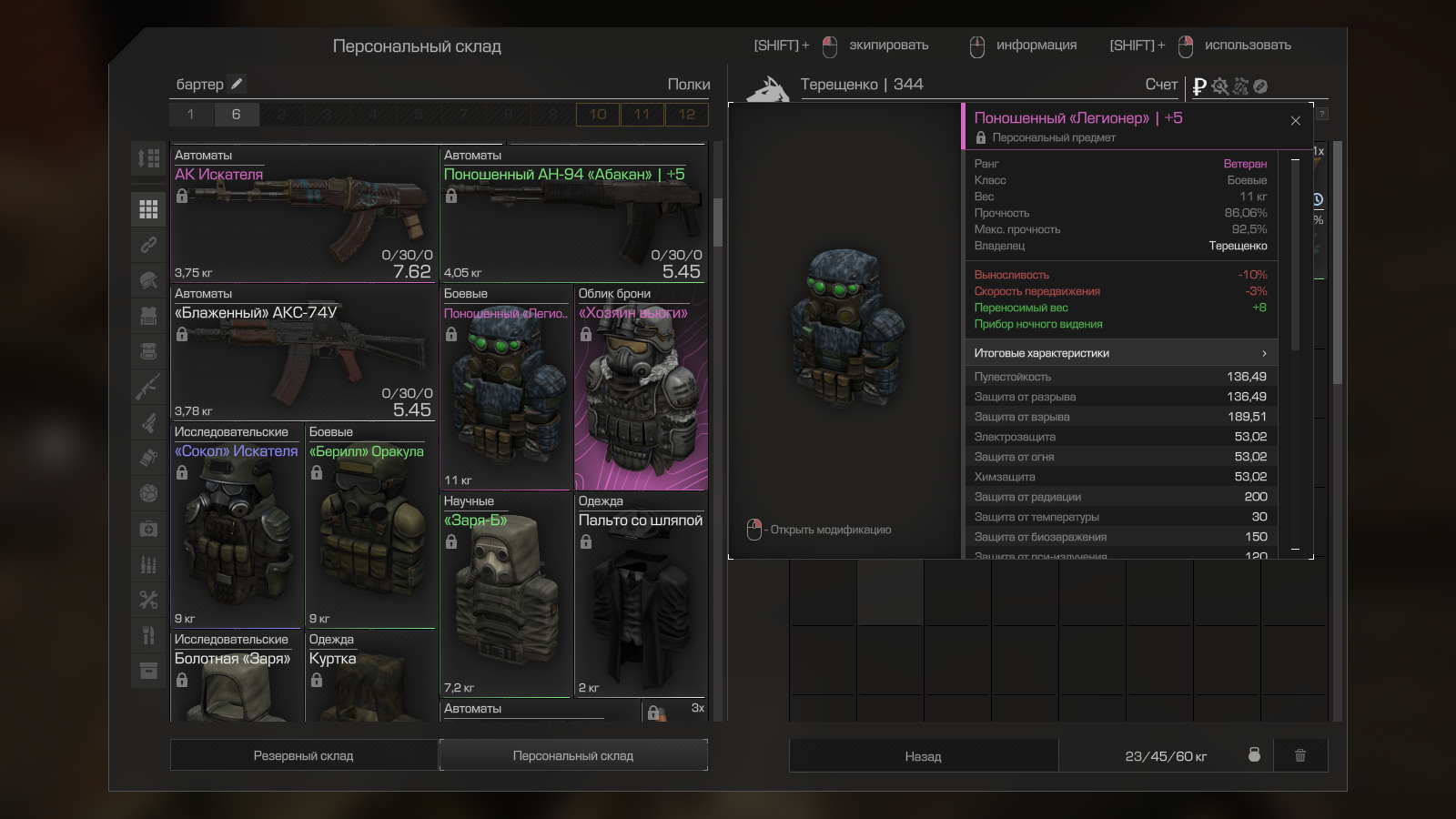The image size is (1456, 819).
Task: Switch to Персональный склад tab
Action: [x=573, y=755]
